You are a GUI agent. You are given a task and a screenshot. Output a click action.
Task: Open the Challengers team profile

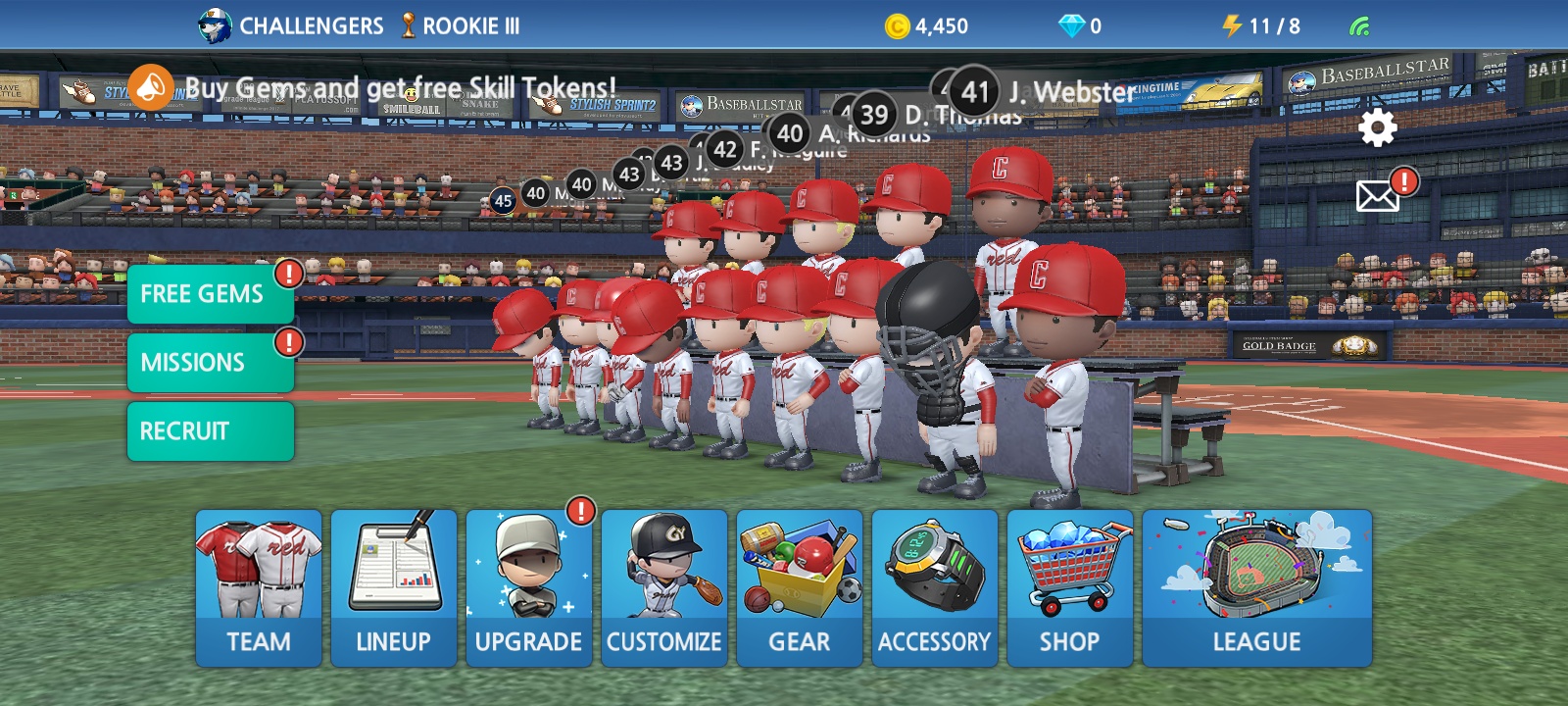(291, 26)
